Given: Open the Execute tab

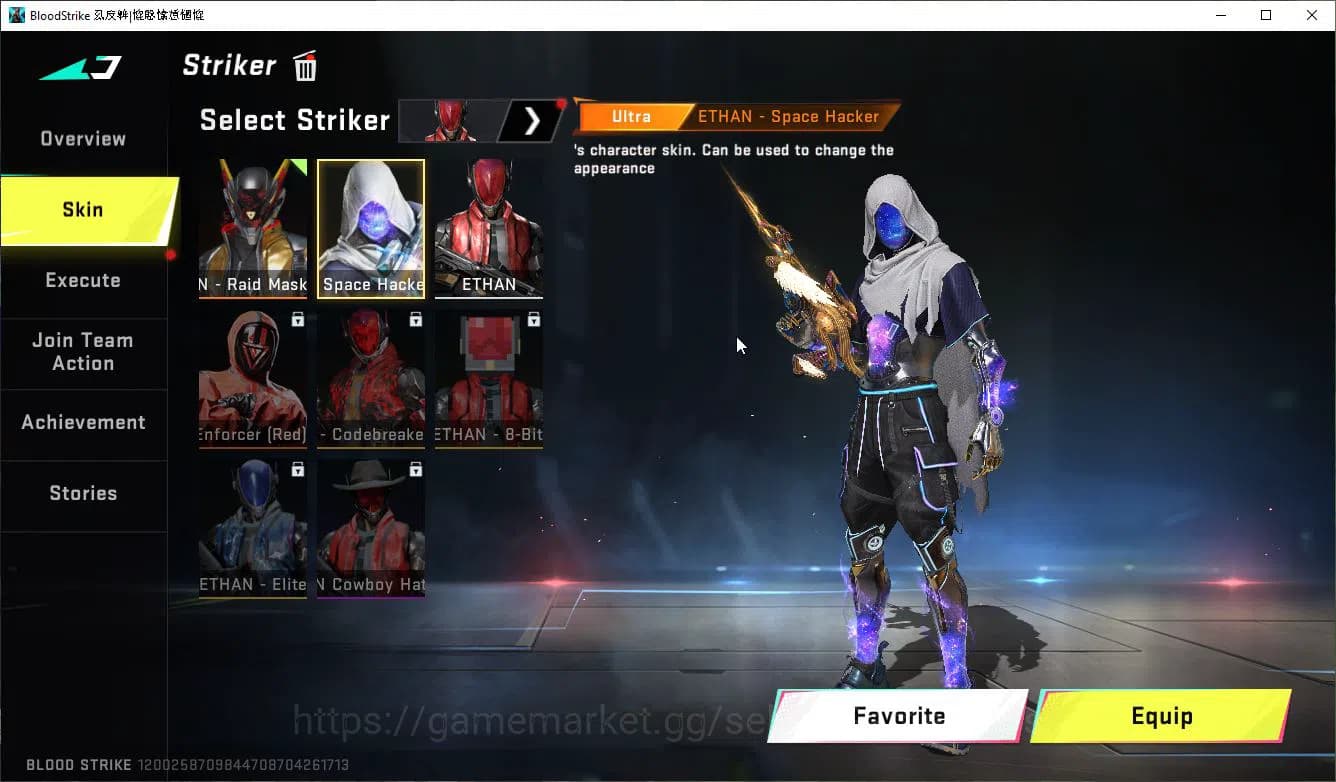Looking at the screenshot, I should click(x=83, y=280).
